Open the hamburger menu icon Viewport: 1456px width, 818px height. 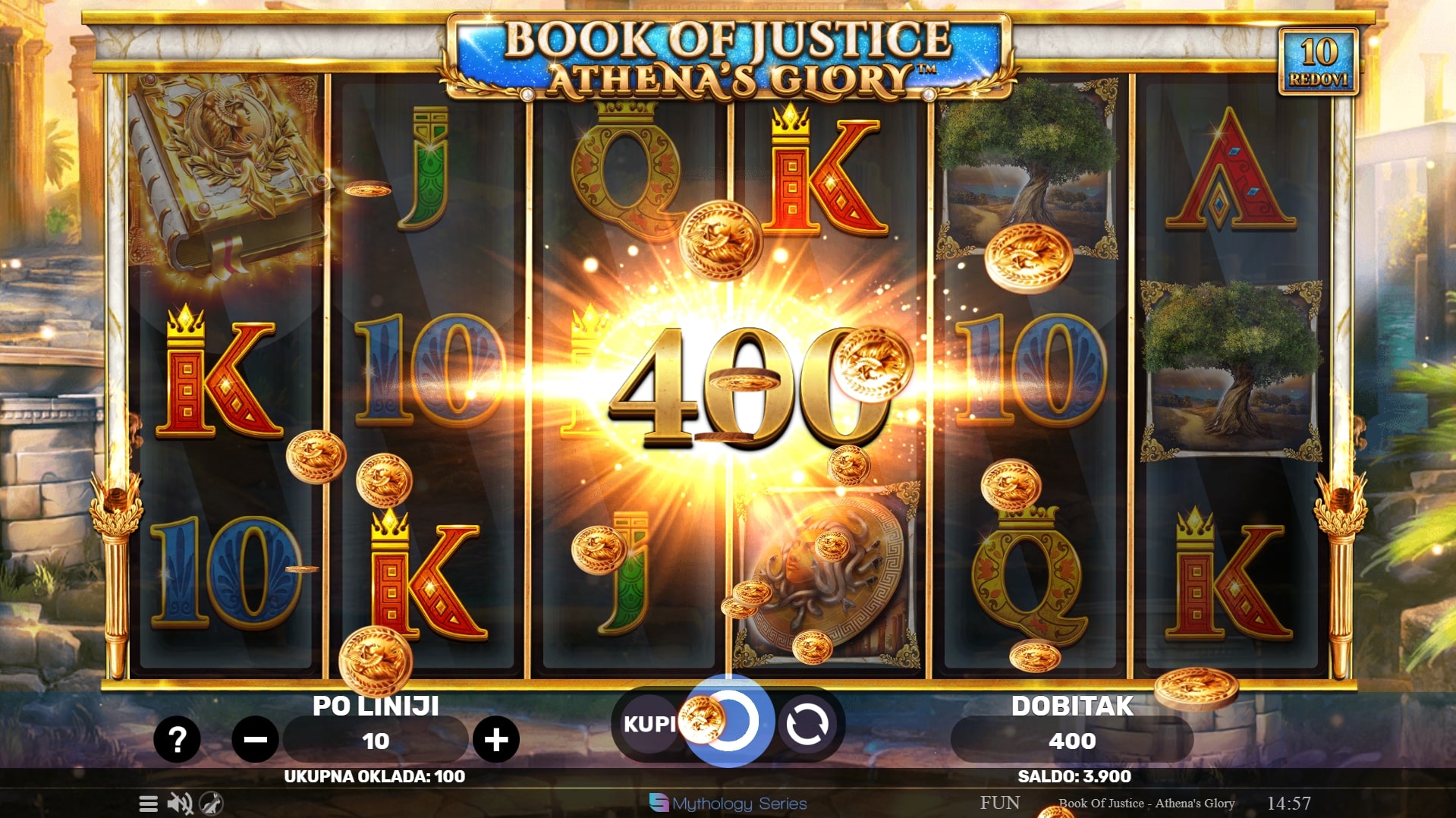click(149, 804)
